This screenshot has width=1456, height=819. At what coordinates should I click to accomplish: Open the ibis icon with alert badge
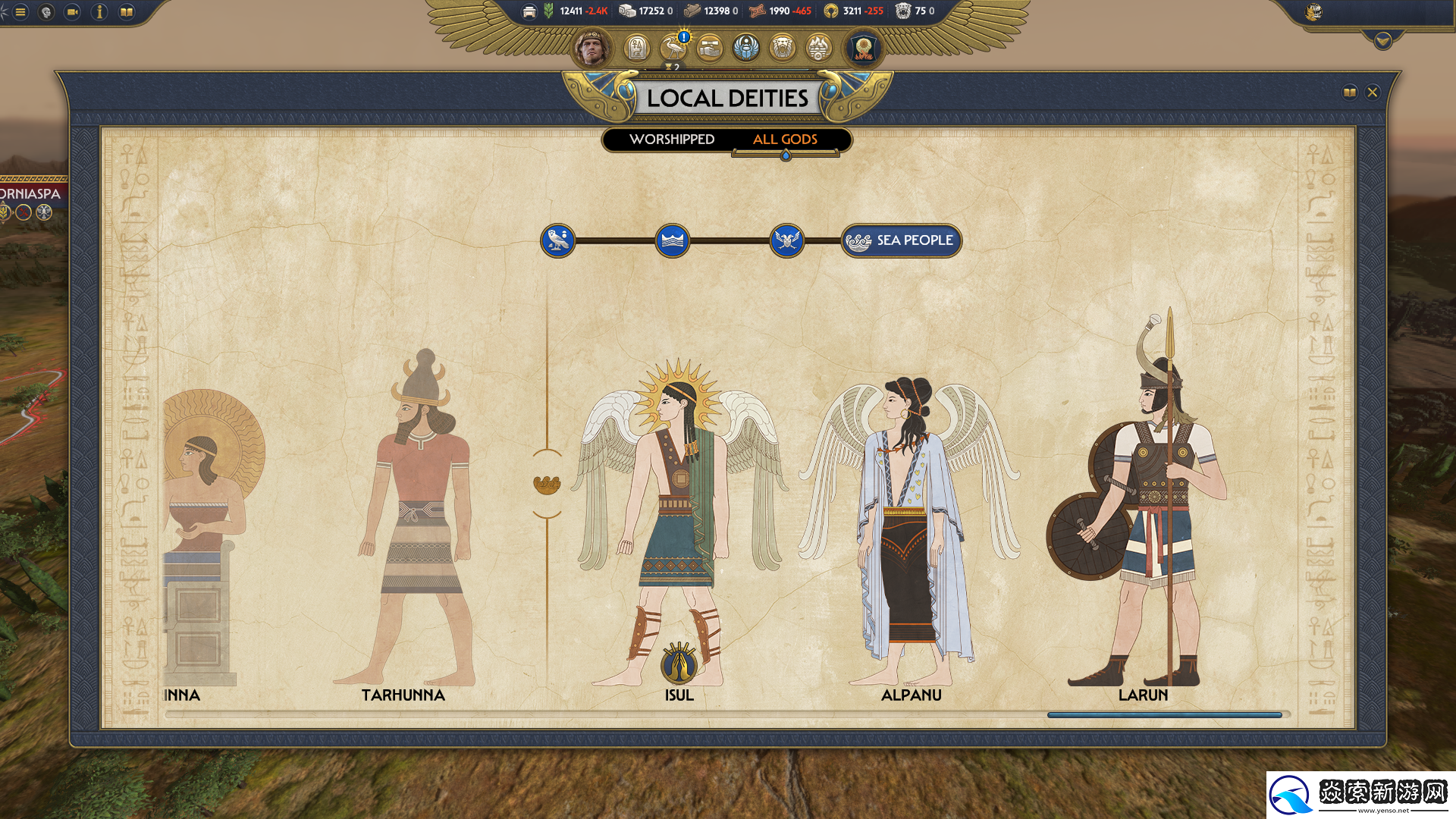pyautogui.click(x=673, y=49)
